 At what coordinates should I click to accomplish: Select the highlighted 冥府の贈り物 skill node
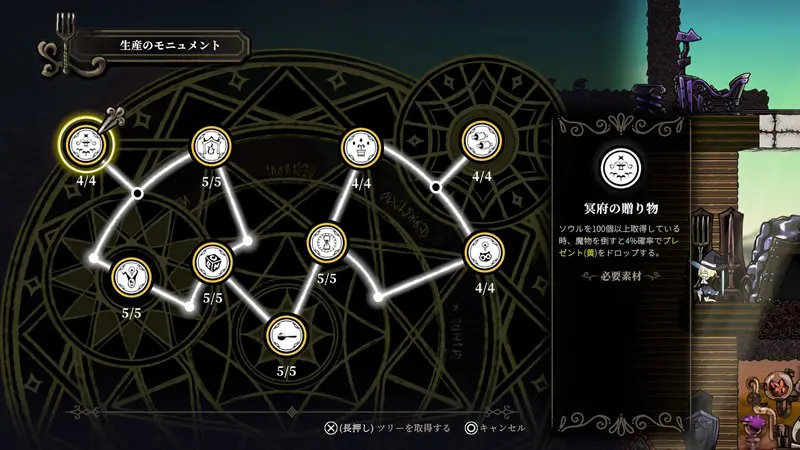click(x=86, y=145)
